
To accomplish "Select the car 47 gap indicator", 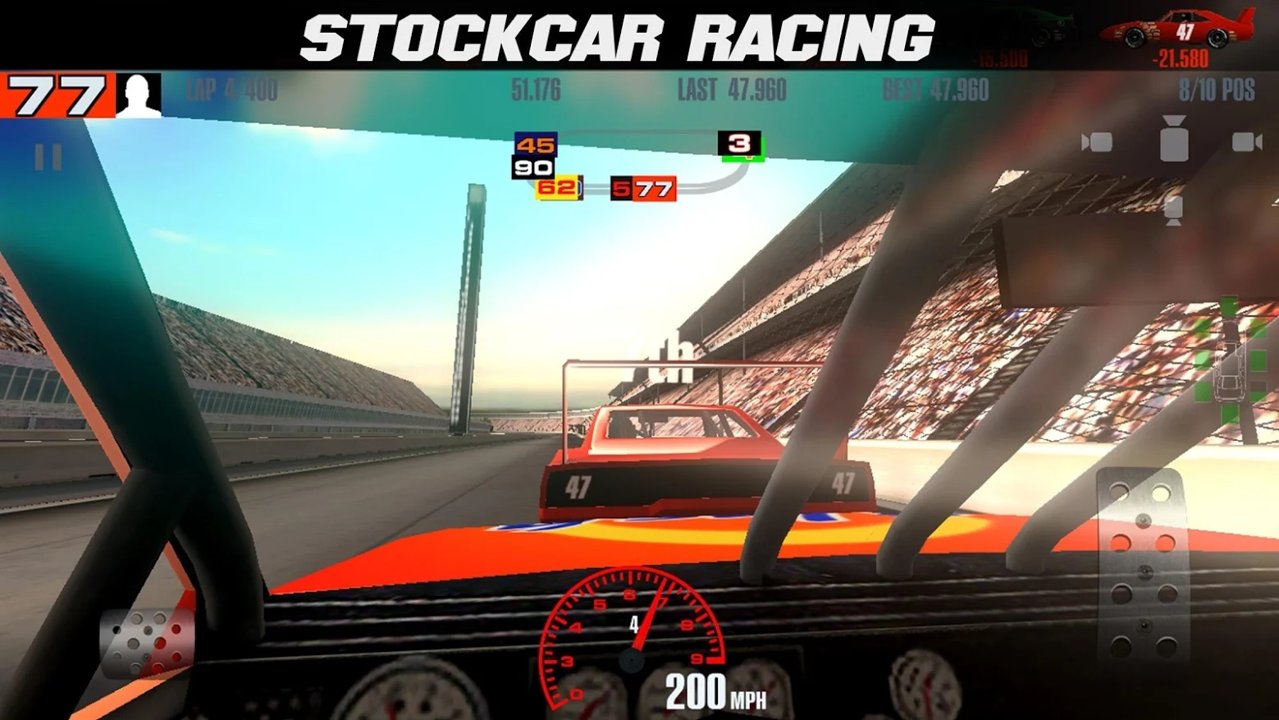I will (1178, 37).
